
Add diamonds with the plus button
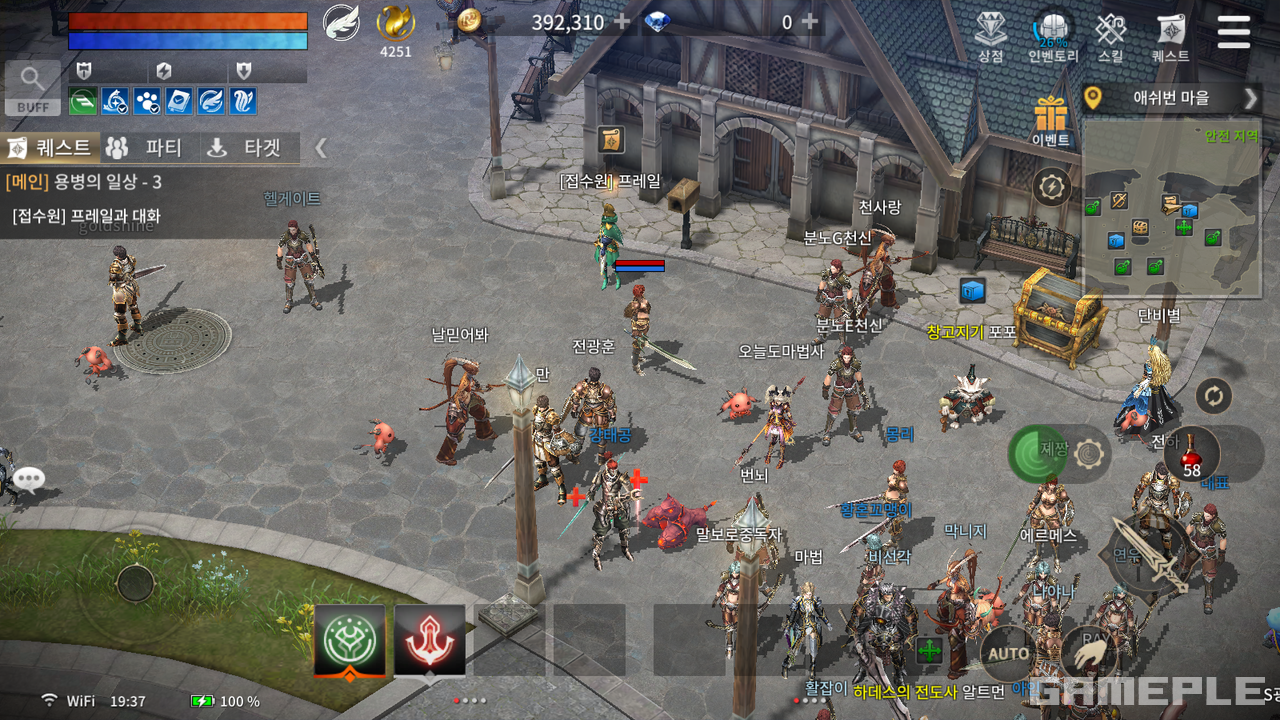[x=810, y=21]
